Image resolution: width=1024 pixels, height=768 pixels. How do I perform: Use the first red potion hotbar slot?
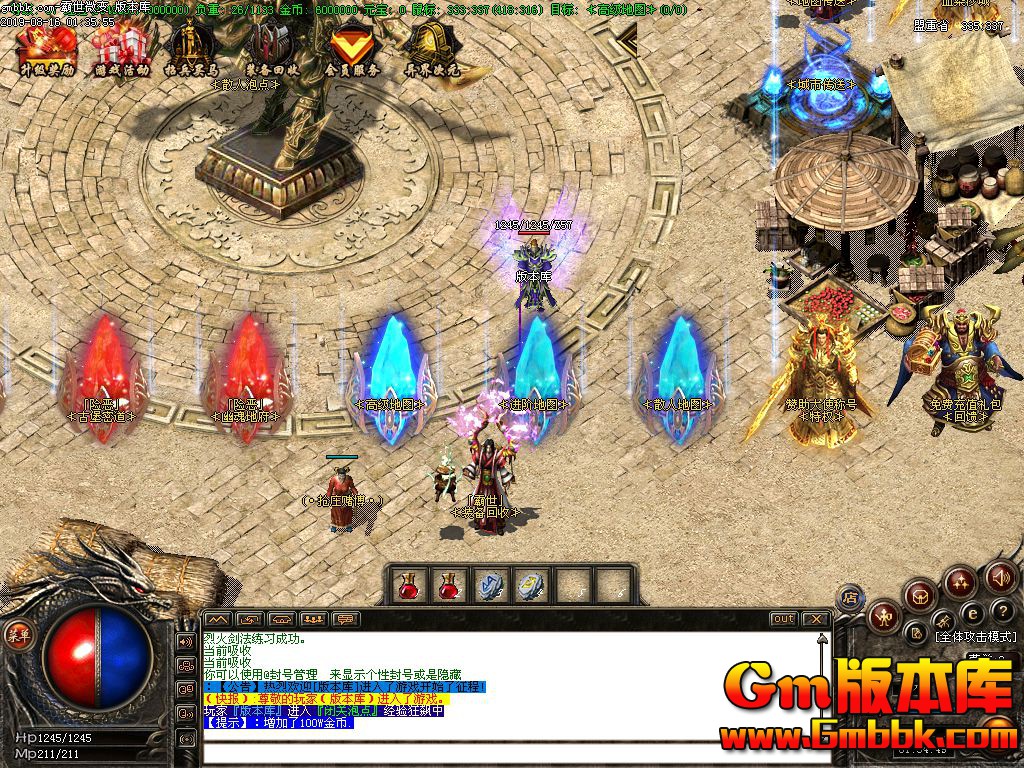(409, 585)
